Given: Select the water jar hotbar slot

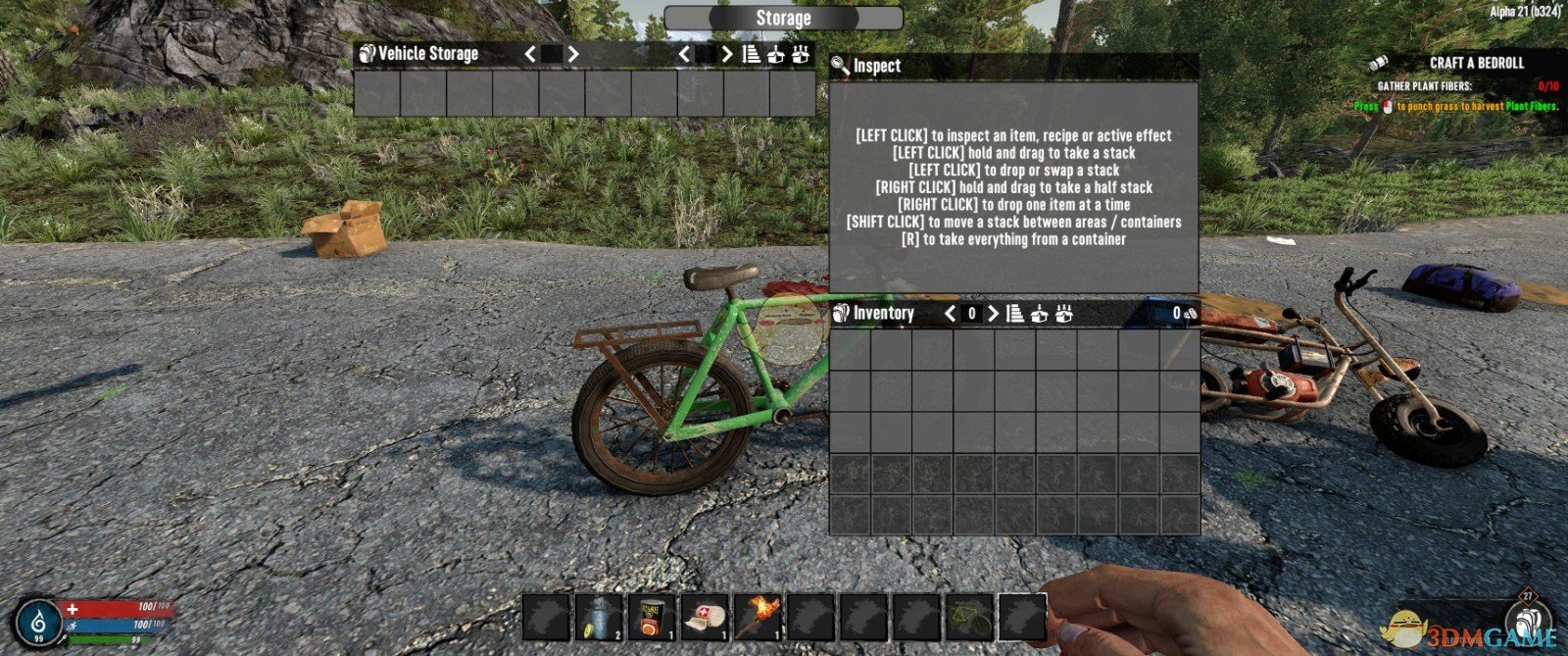Looking at the screenshot, I should click(x=599, y=617).
